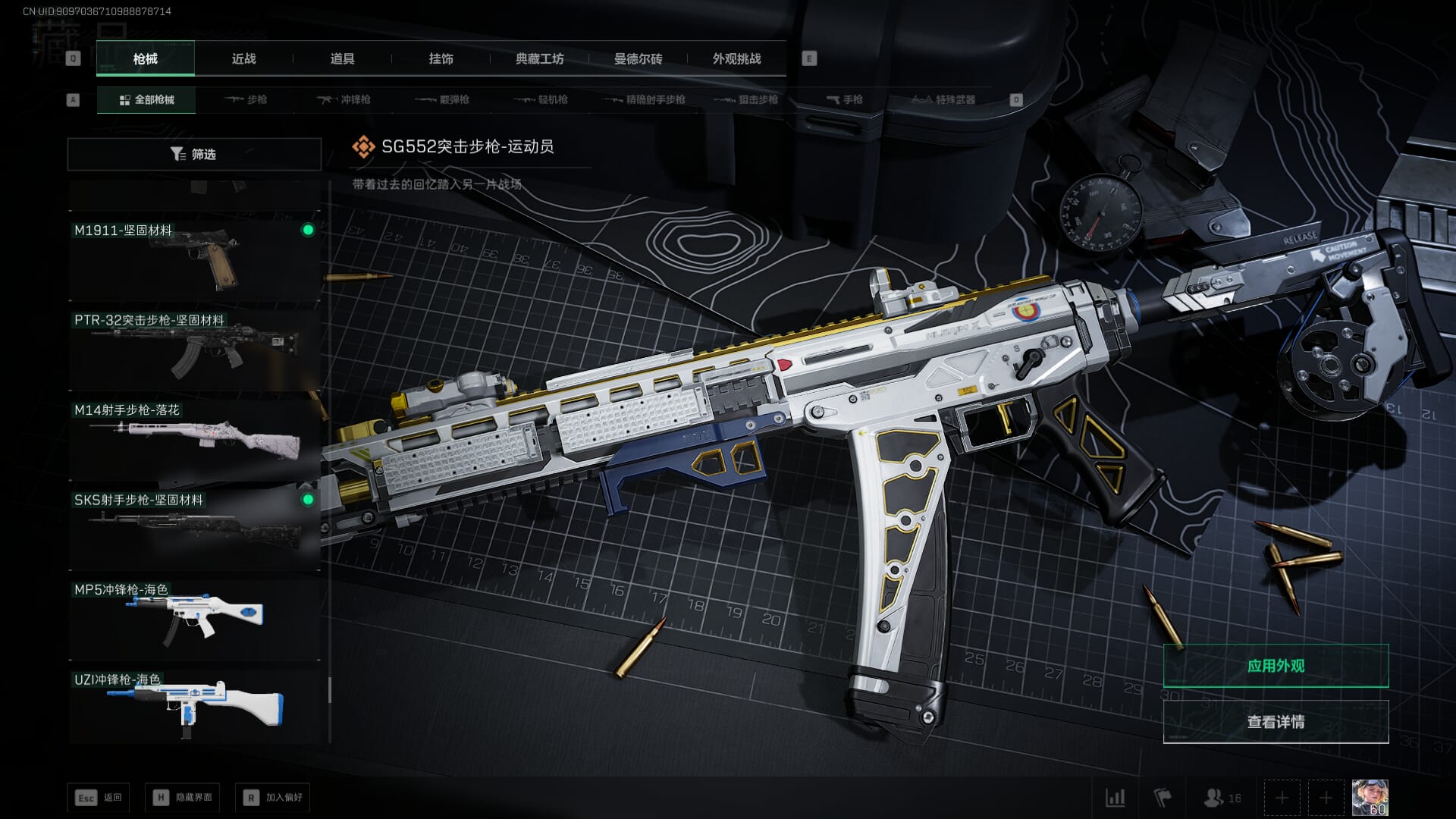Choose the MP5冲锋枪-海色 skin
Viewport: 1456px width, 819px height.
click(194, 618)
